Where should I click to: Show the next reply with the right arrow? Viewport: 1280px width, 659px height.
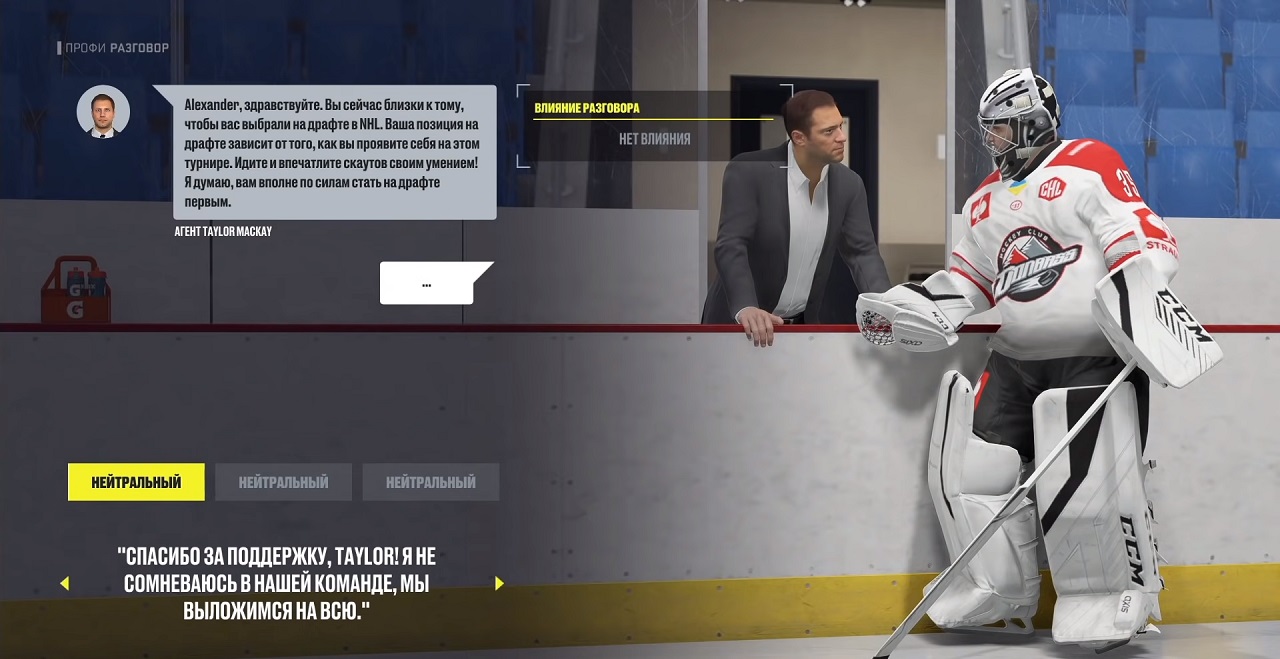[499, 584]
